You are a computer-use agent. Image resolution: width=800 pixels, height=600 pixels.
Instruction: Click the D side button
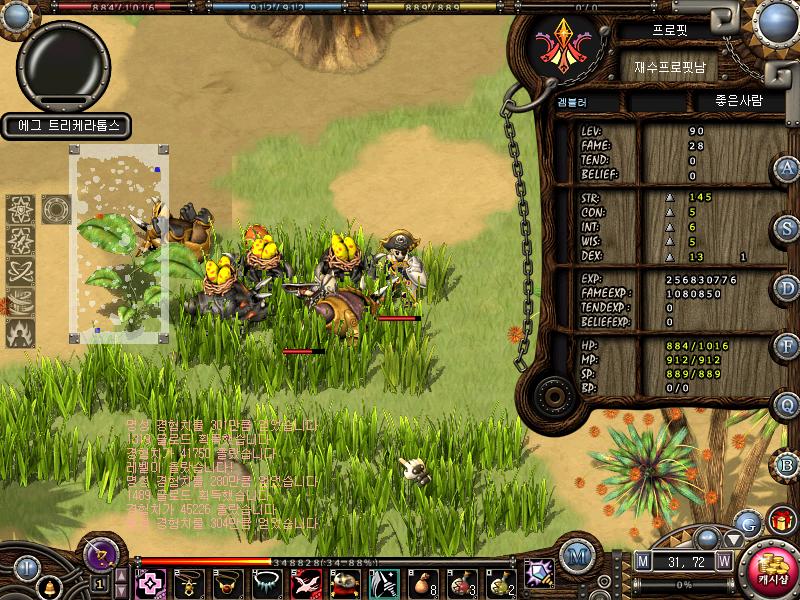pos(787,288)
